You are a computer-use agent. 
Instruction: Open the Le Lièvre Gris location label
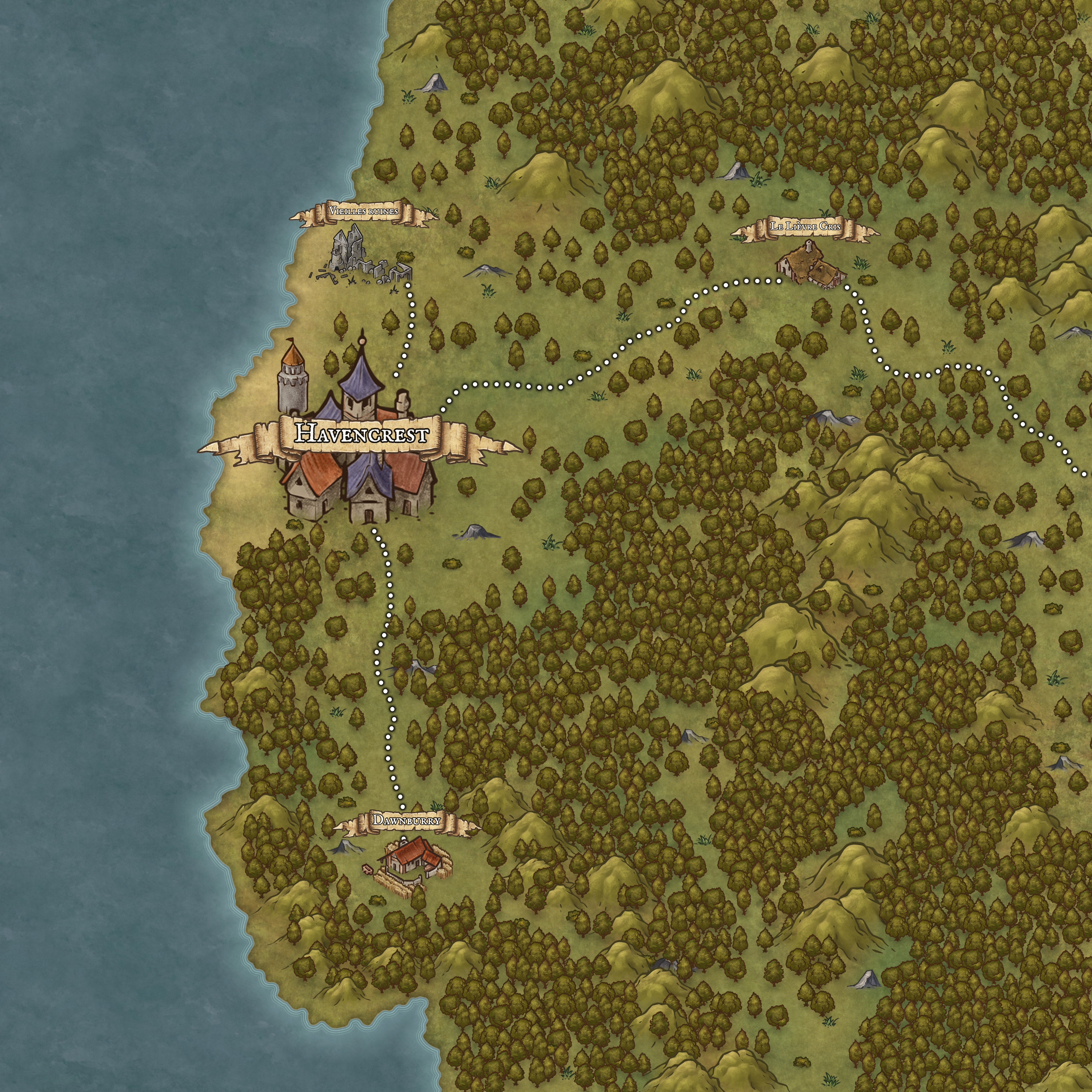[x=805, y=227]
